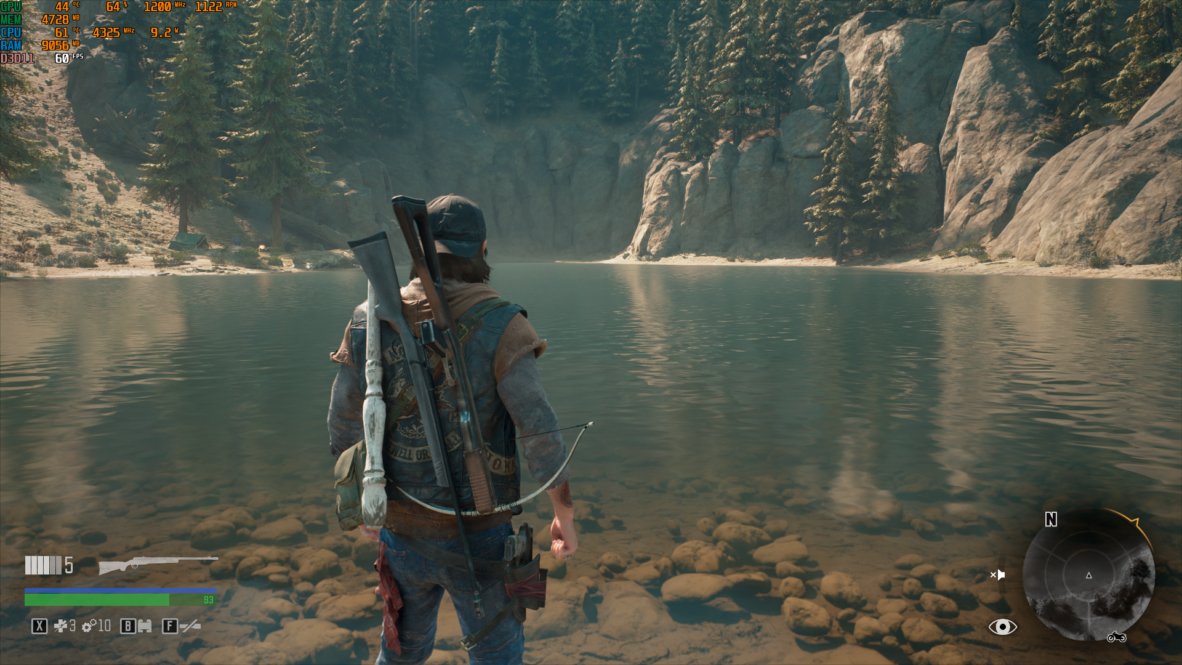Viewport: 1182px width, 665px height.
Task: Use the bandage healing item icon
Action: point(62,626)
